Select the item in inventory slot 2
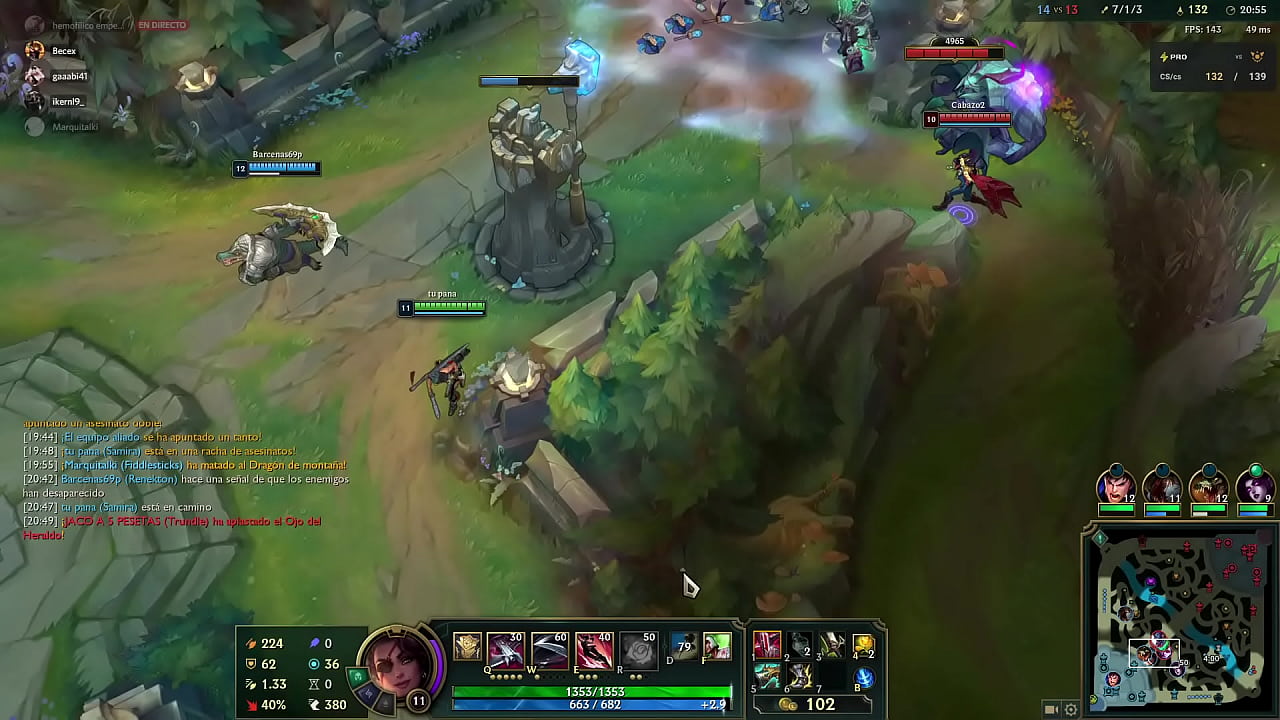This screenshot has height=720, width=1280. tap(800, 645)
